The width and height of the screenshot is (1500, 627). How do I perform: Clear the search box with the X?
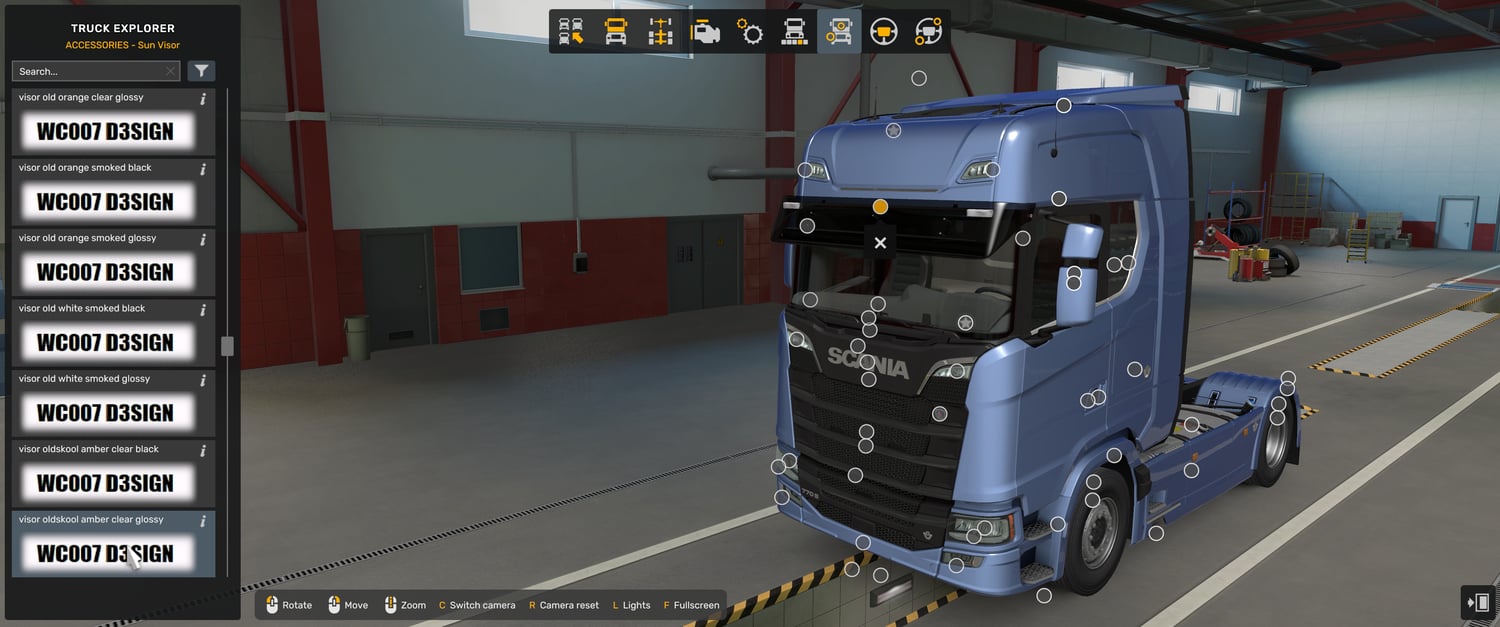[170, 71]
